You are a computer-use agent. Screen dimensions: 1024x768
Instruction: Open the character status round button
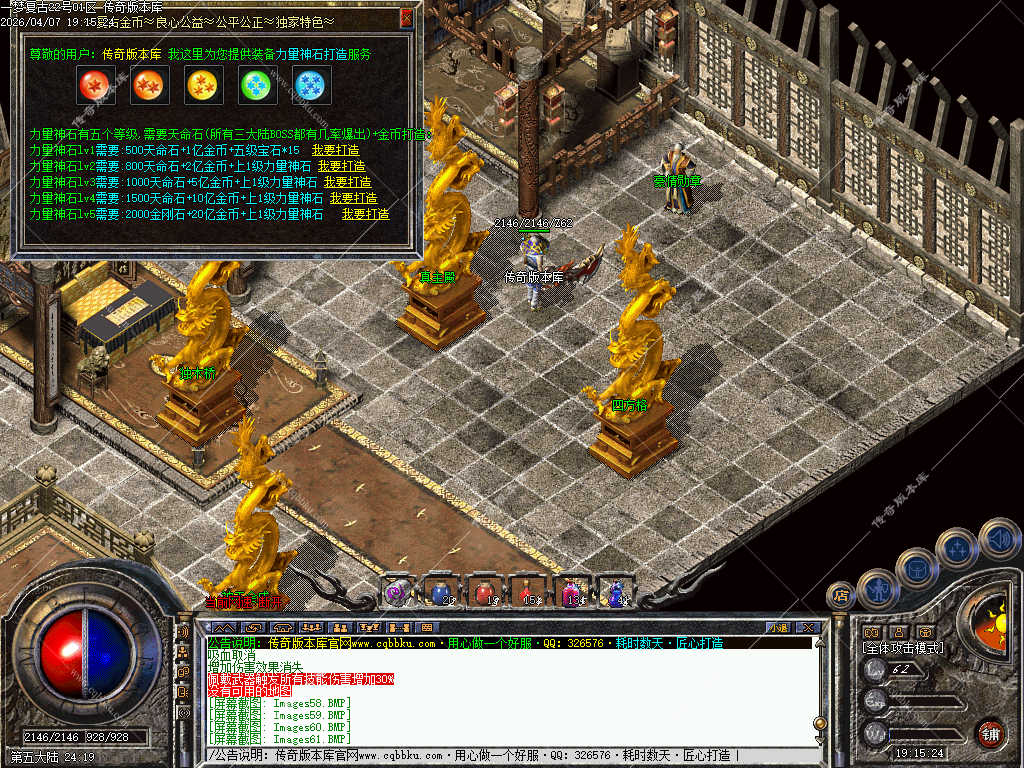(x=877, y=589)
